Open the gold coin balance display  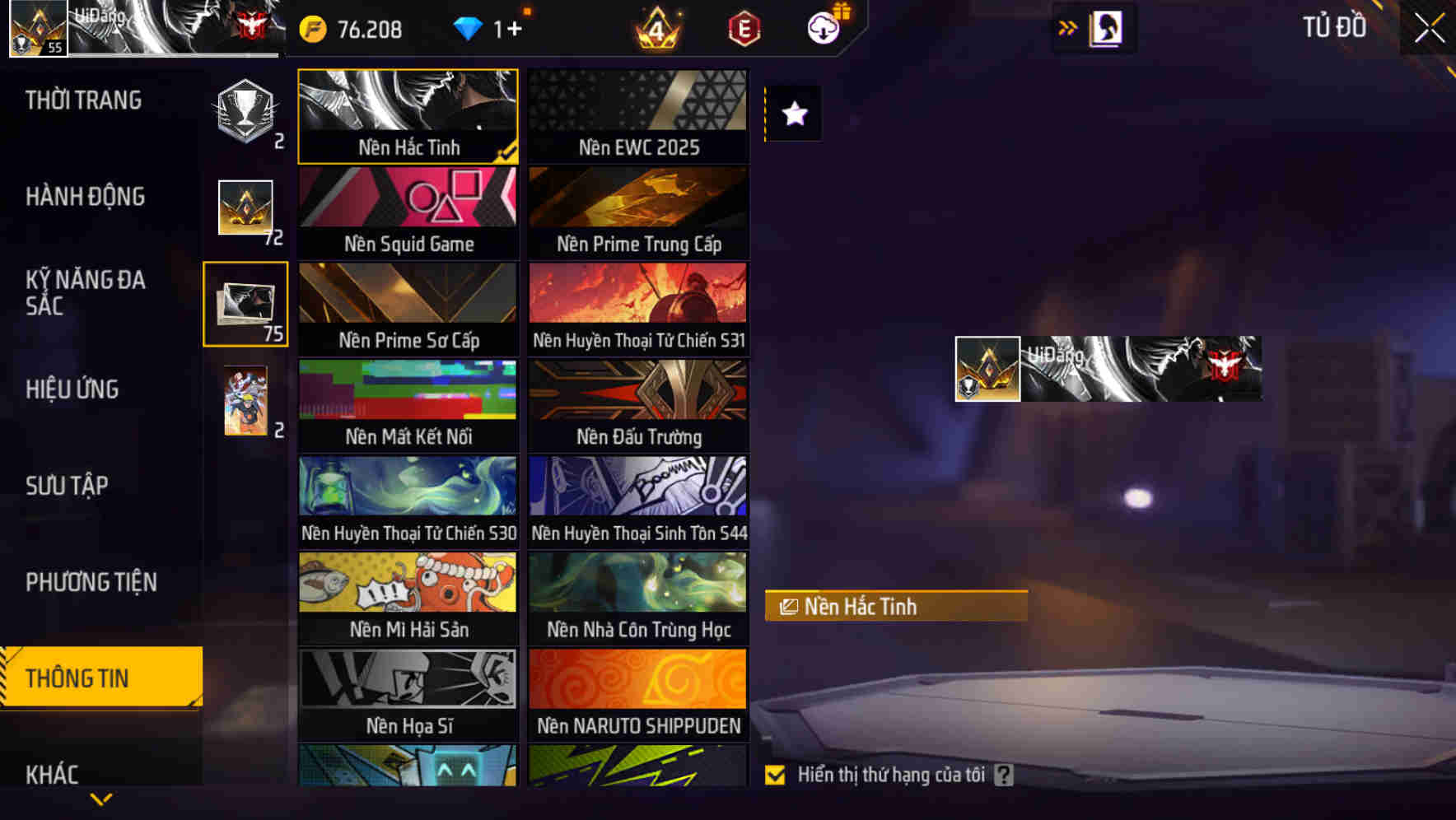(355, 29)
